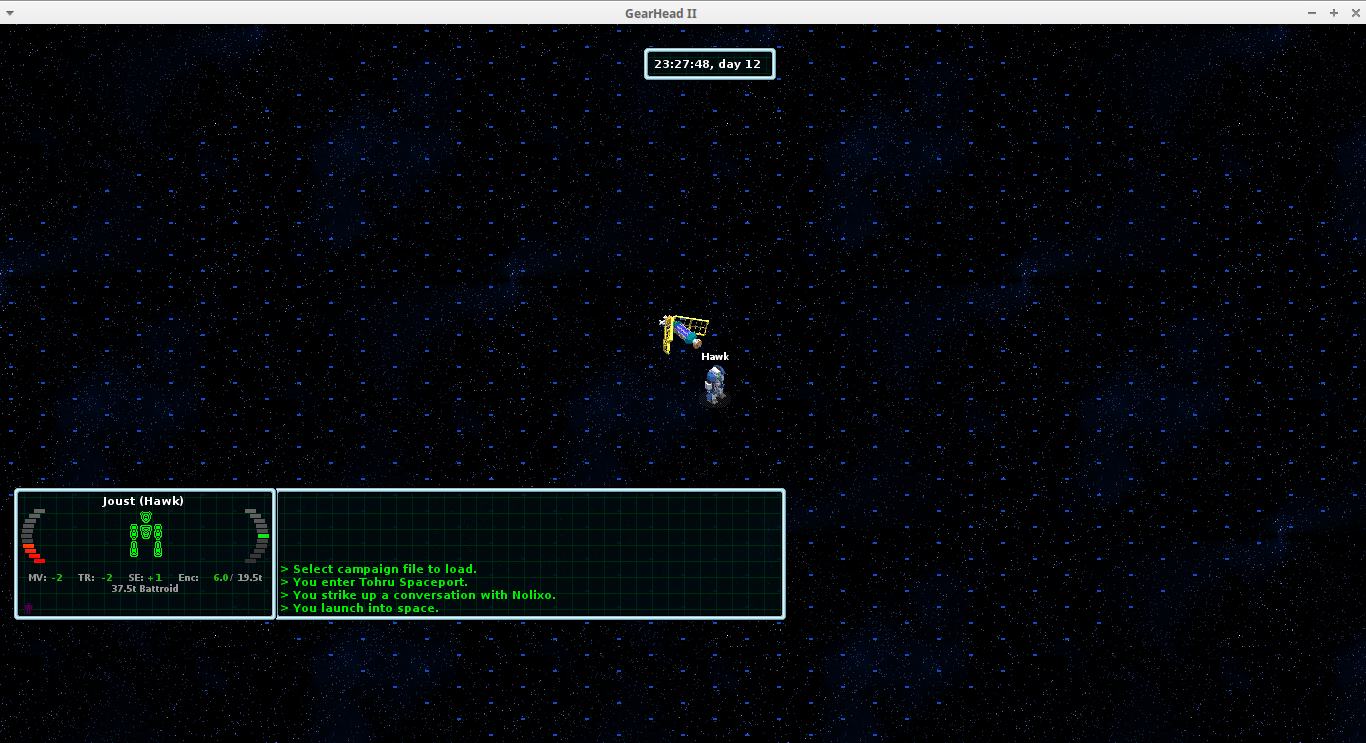Viewport: 1366px width, 743px height.
Task: Click the Hawk mecha sprite on the map
Action: pyautogui.click(x=714, y=383)
